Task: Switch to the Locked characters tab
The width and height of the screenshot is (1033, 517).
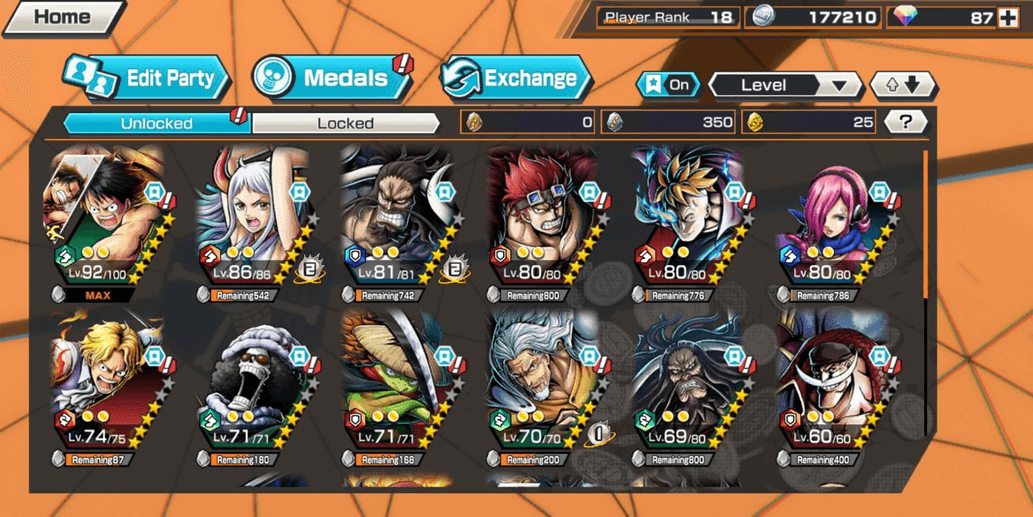Action: pos(345,123)
